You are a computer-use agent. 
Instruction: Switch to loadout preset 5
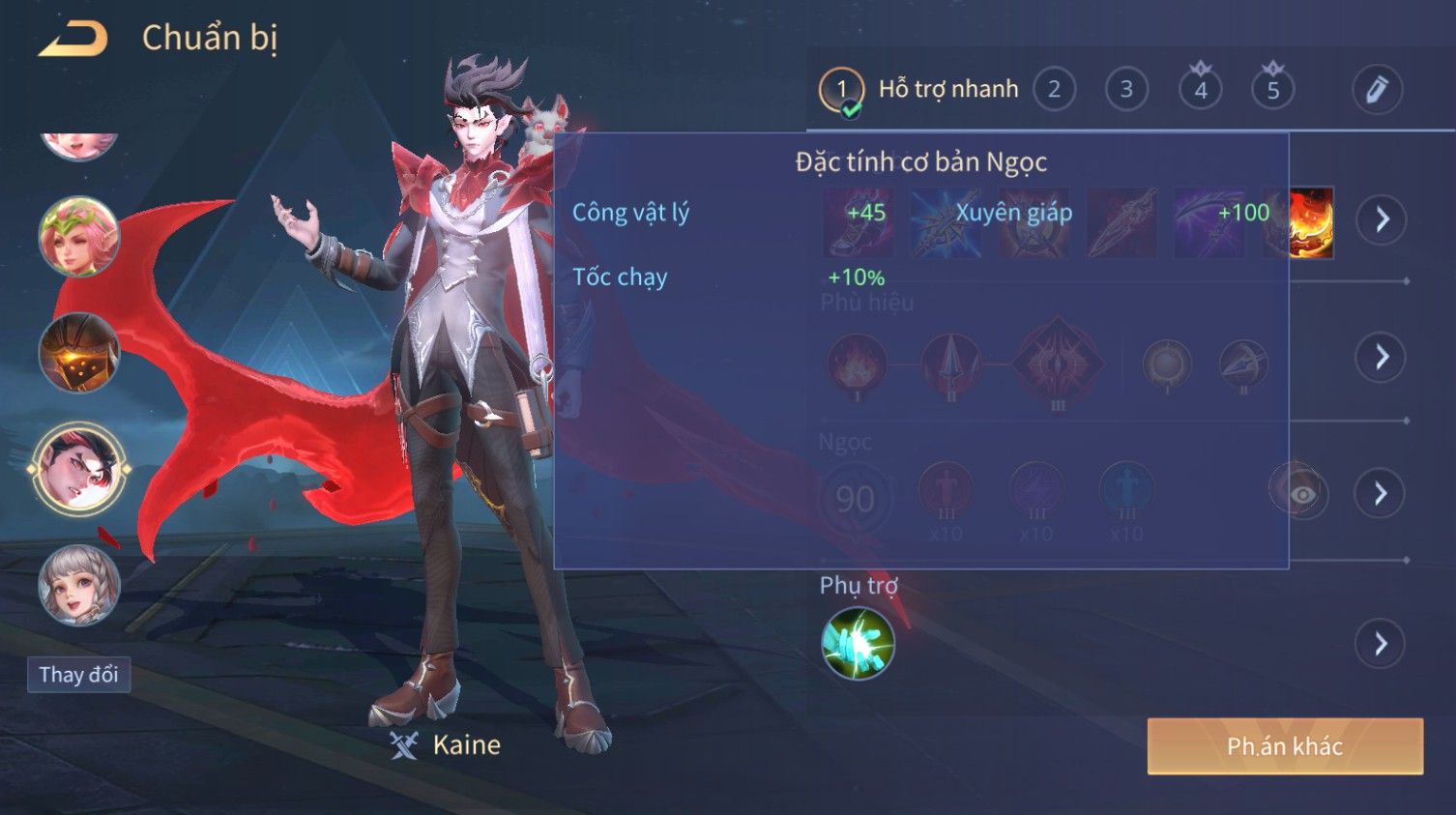click(1273, 90)
